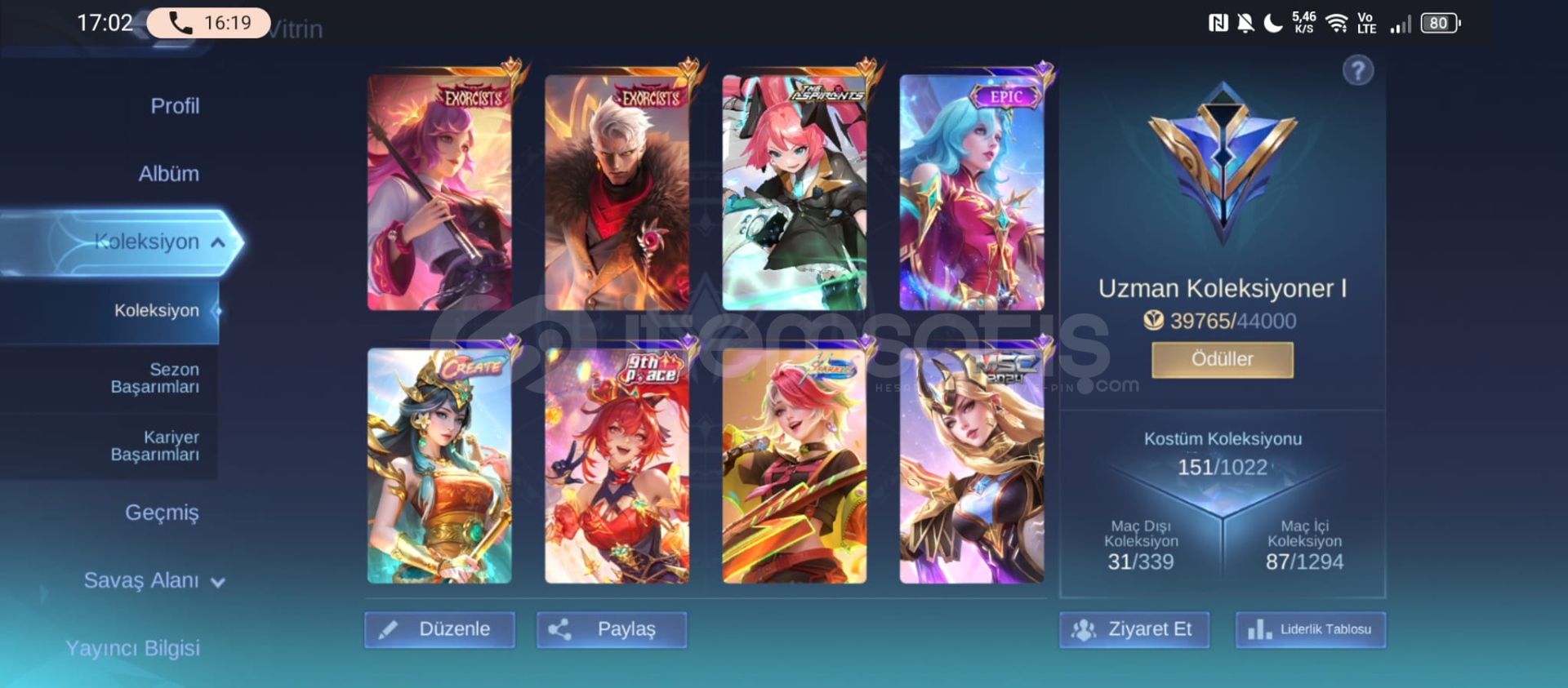Open the Profil menu item
Screen dimensions: 1568x688
pyautogui.click(x=174, y=105)
